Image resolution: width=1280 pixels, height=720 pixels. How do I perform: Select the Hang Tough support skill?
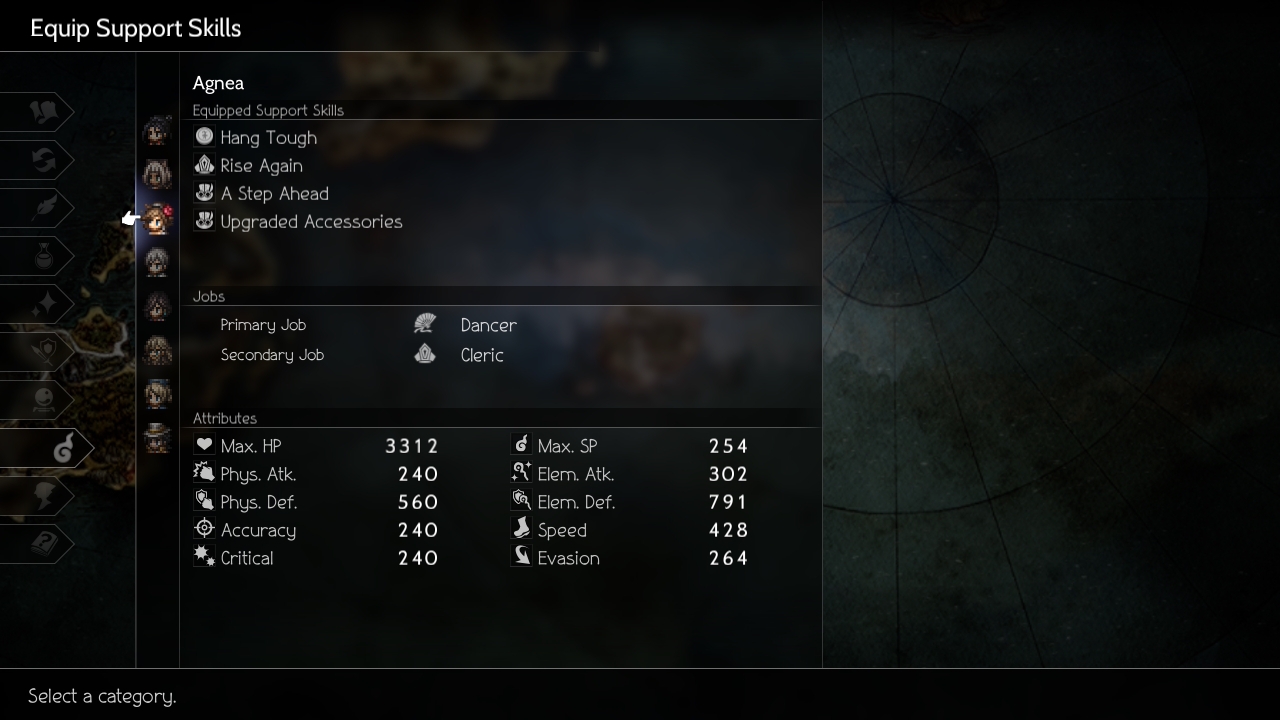[x=268, y=138]
